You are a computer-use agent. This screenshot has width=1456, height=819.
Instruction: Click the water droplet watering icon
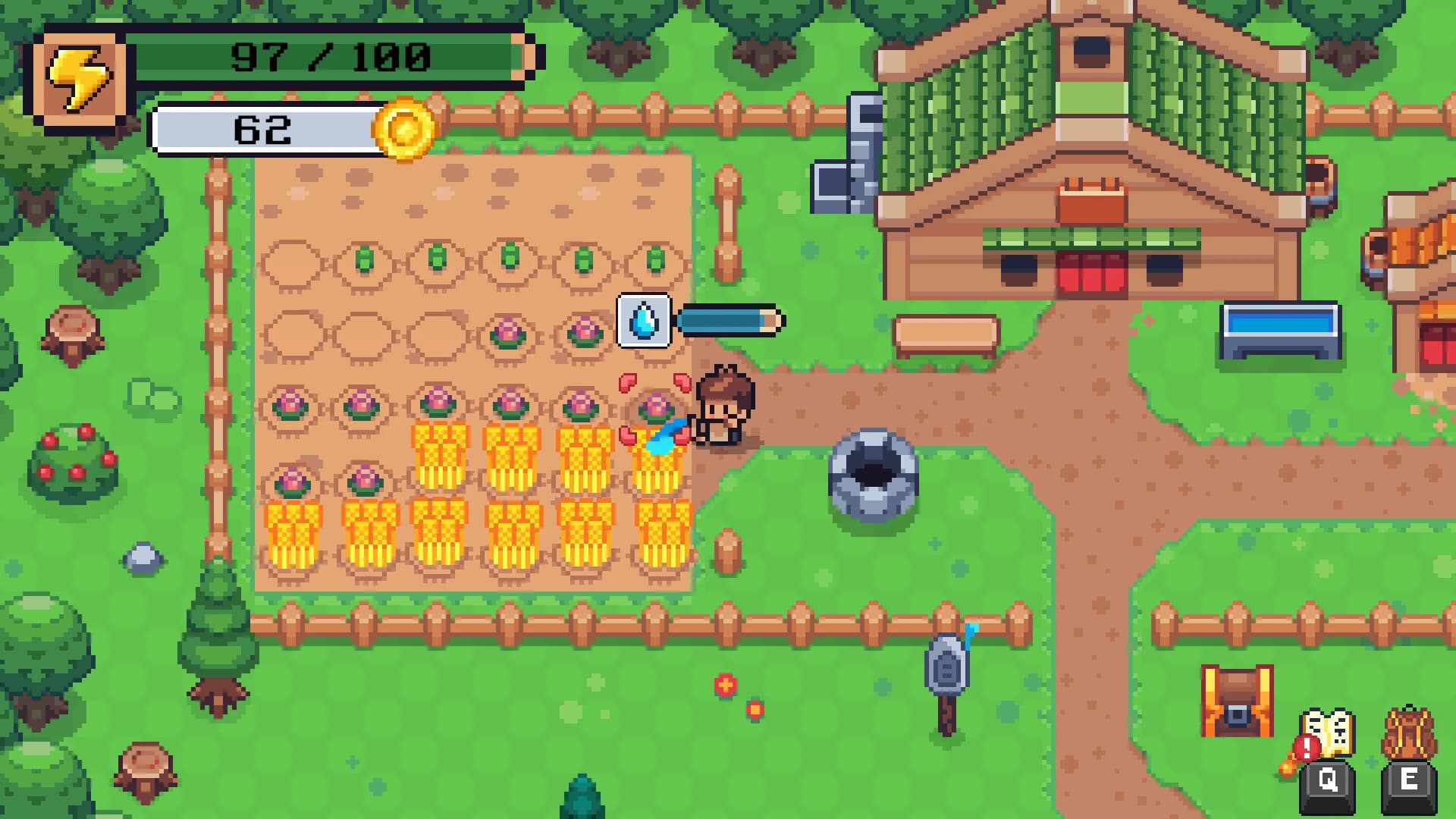click(644, 321)
